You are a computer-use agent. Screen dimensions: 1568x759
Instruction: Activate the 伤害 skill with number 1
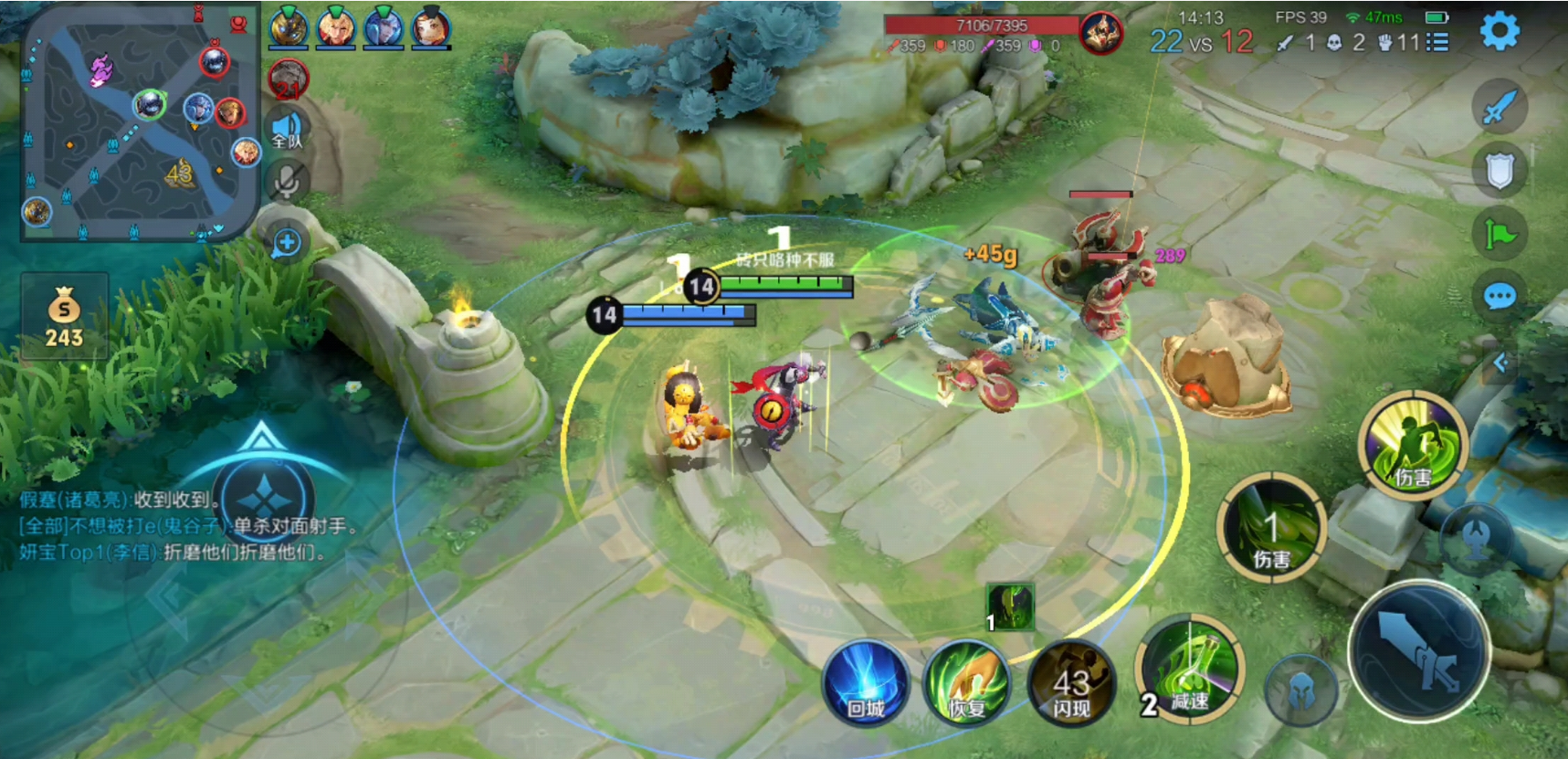(x=1272, y=530)
